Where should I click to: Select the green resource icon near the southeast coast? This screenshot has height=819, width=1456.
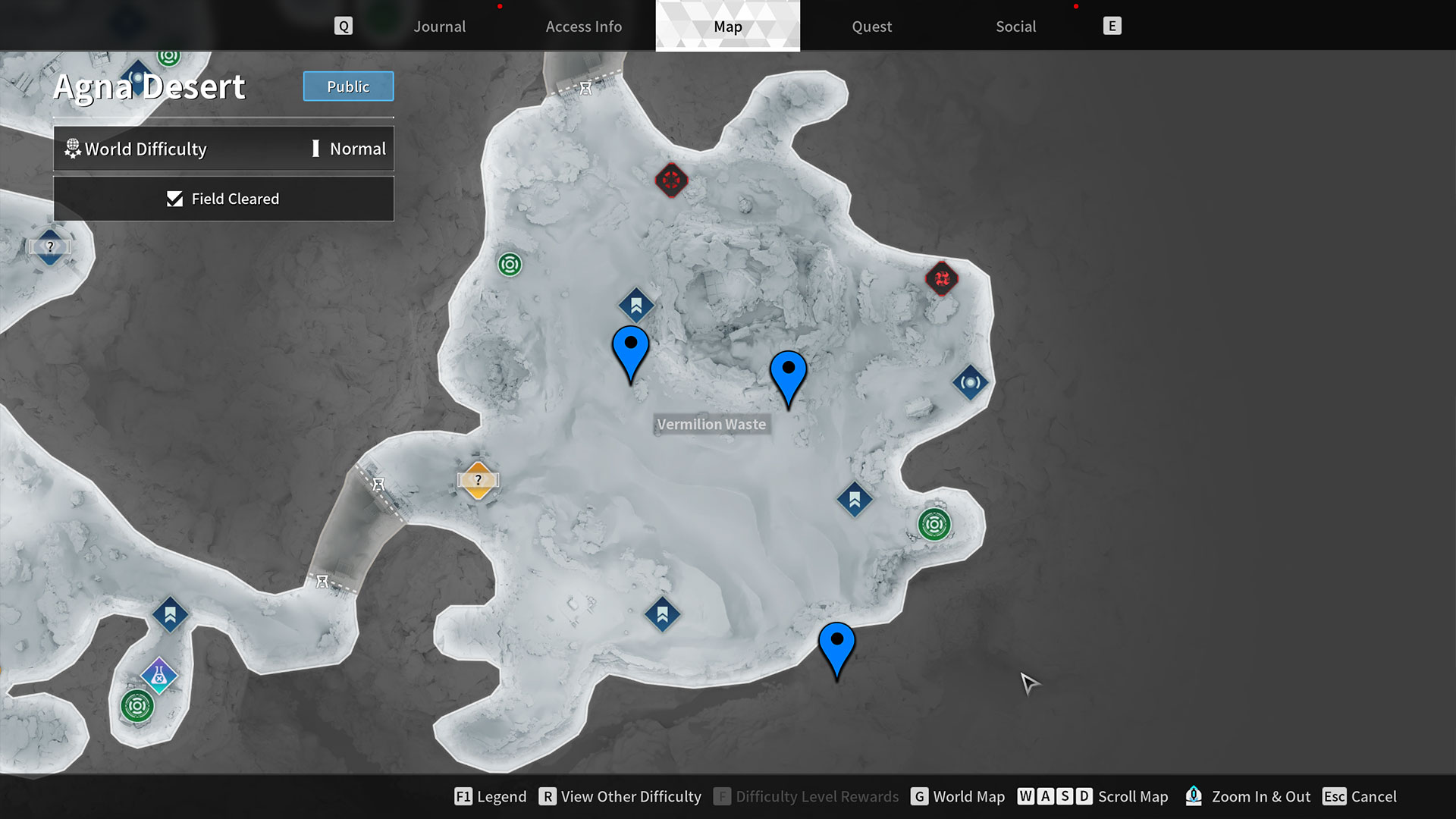pos(935,522)
